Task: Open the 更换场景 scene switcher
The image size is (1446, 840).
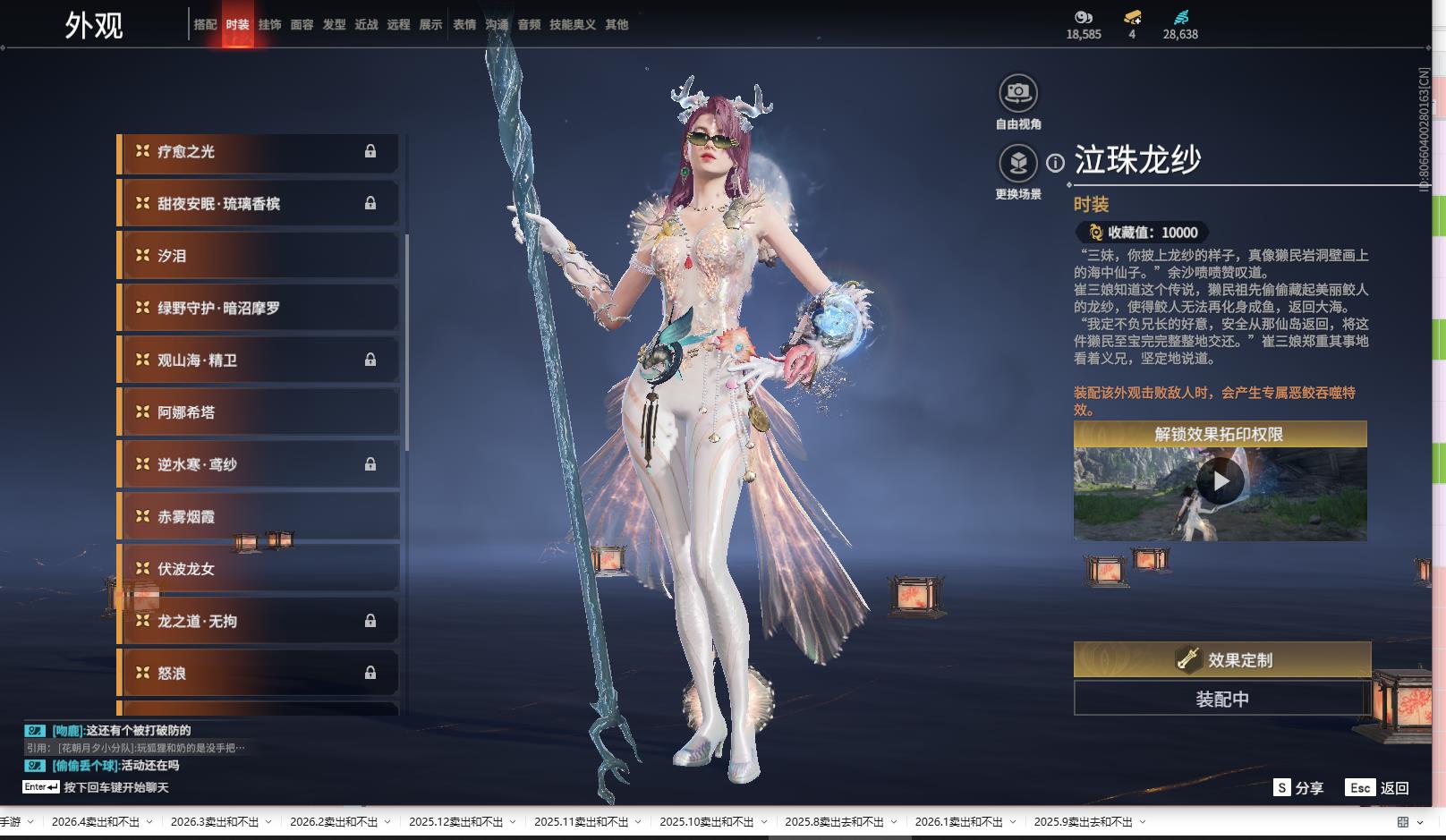Action: point(1017,164)
